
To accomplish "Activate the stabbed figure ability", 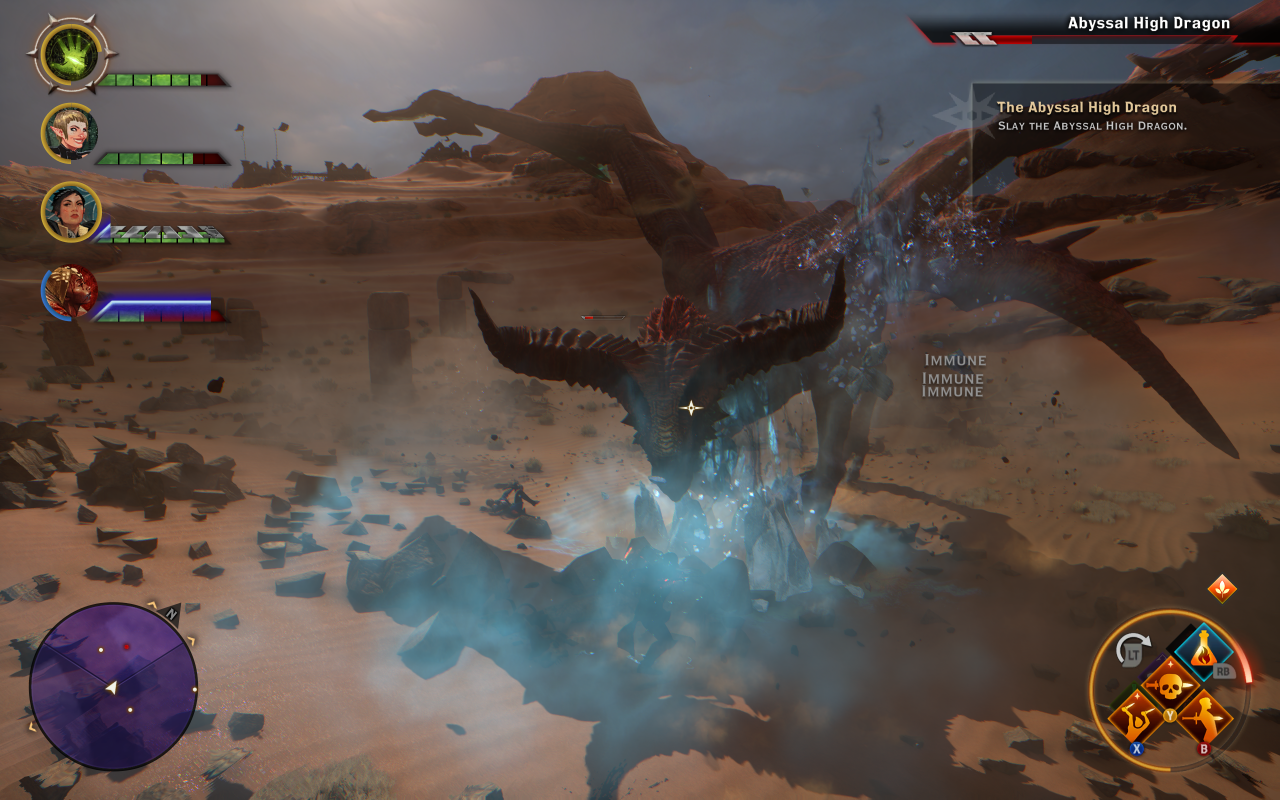I will (1203, 718).
